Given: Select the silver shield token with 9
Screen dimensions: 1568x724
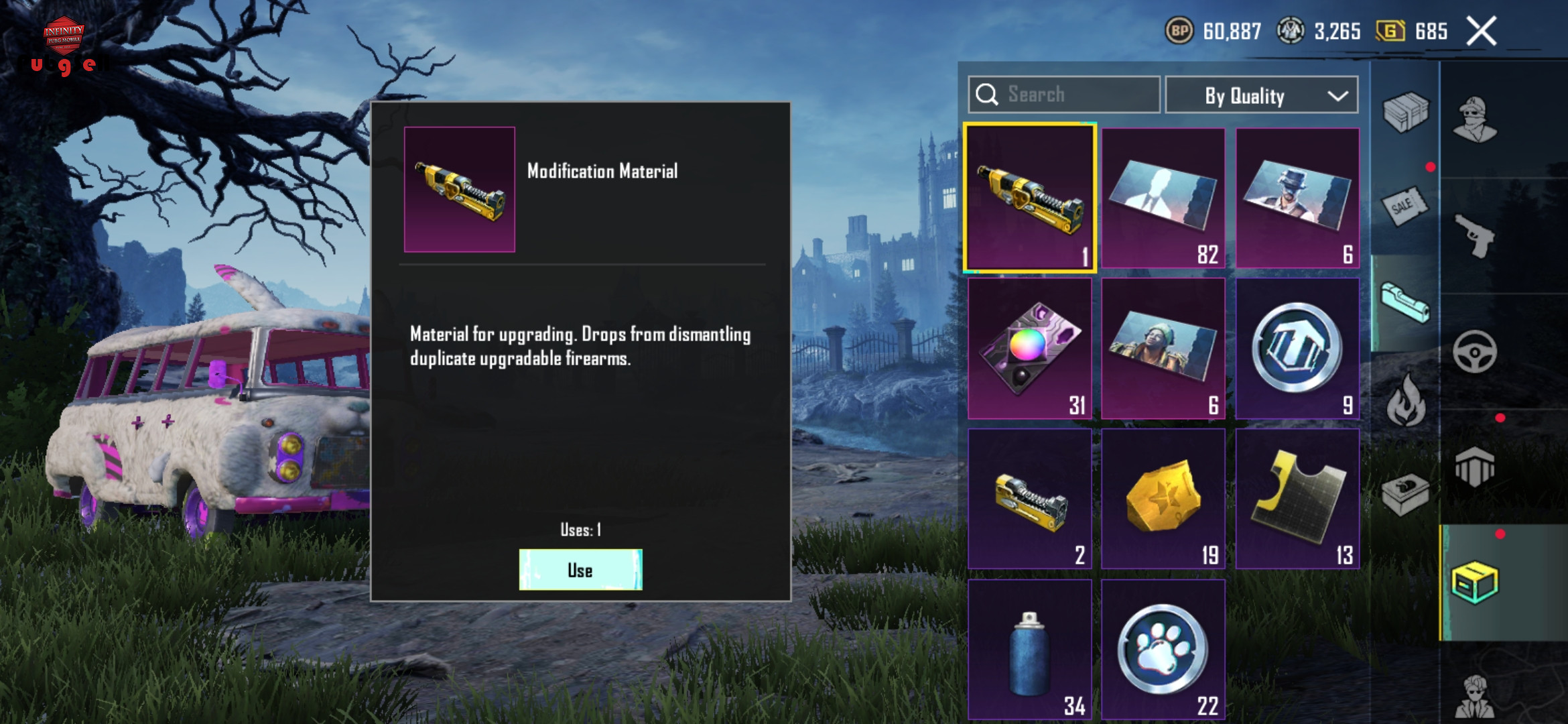Looking at the screenshot, I should tap(1297, 349).
